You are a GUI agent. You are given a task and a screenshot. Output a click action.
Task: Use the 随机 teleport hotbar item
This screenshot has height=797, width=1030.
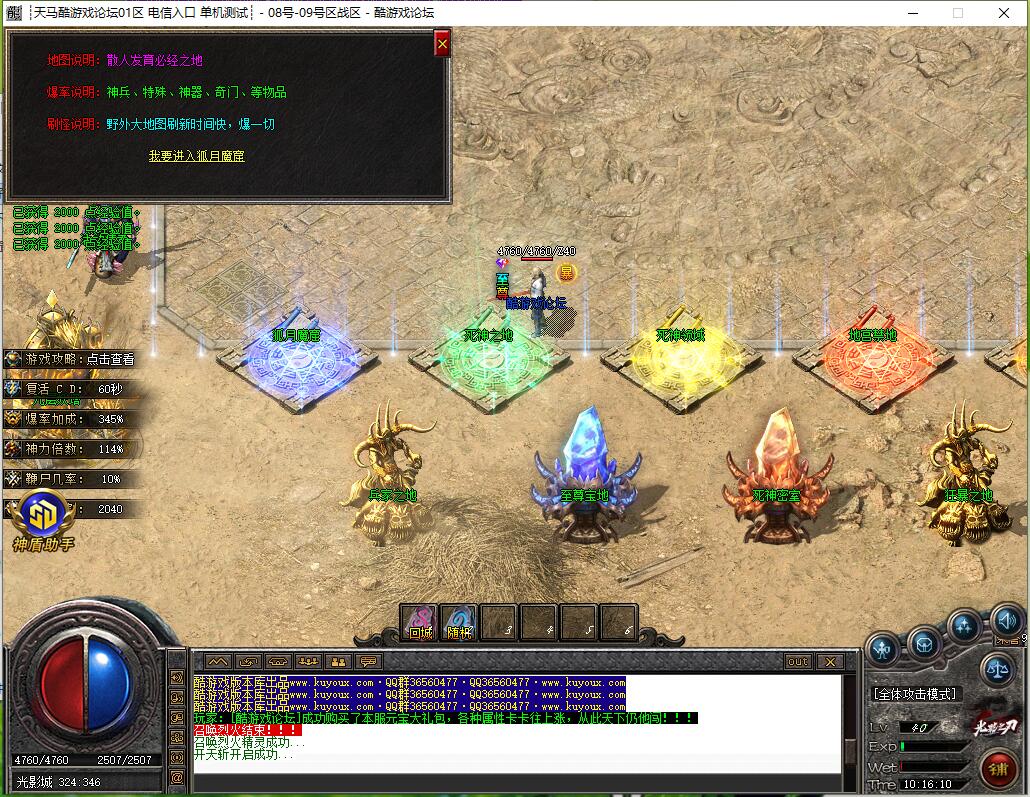(x=459, y=622)
